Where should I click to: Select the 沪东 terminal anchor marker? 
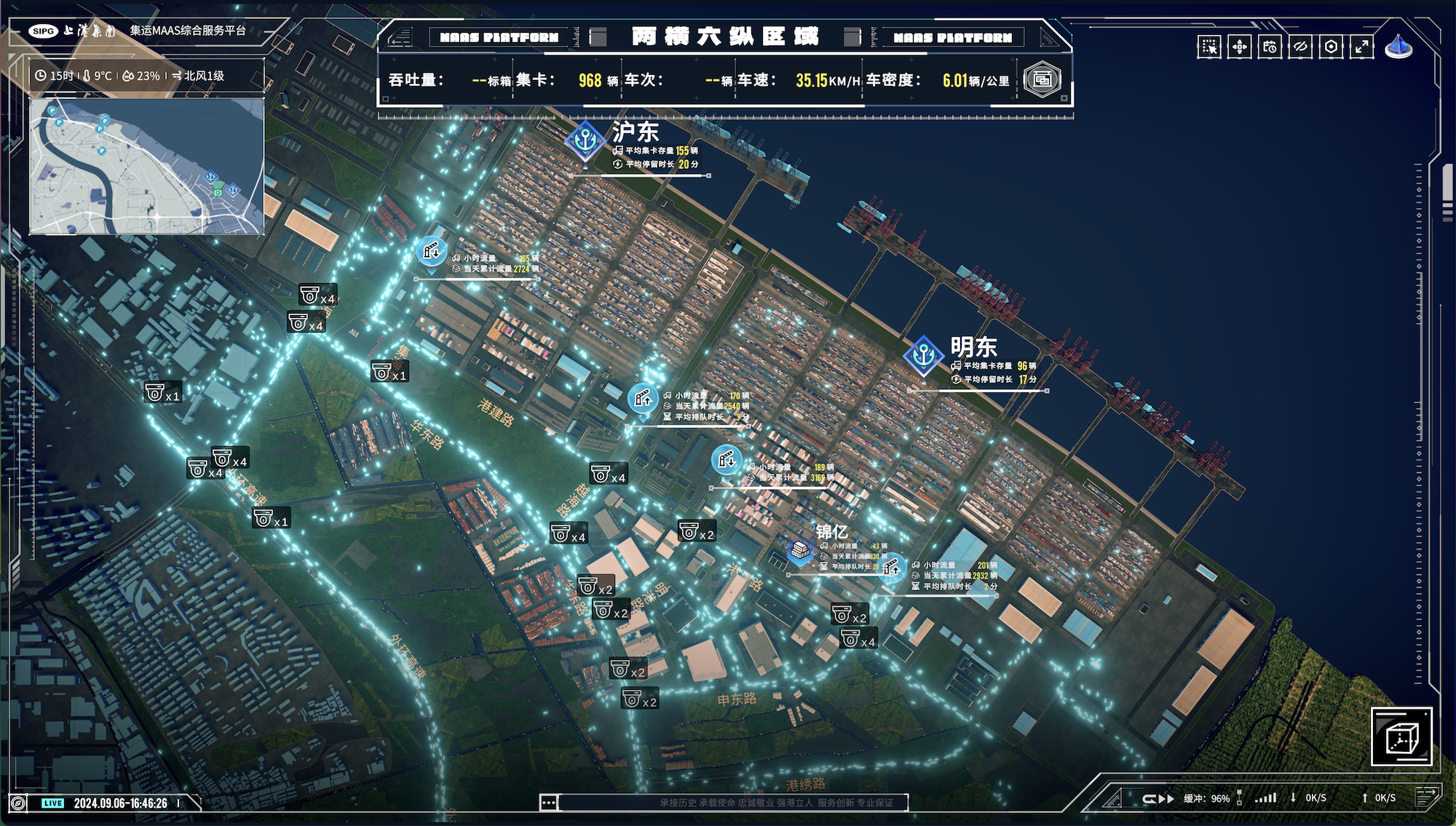pos(585,140)
